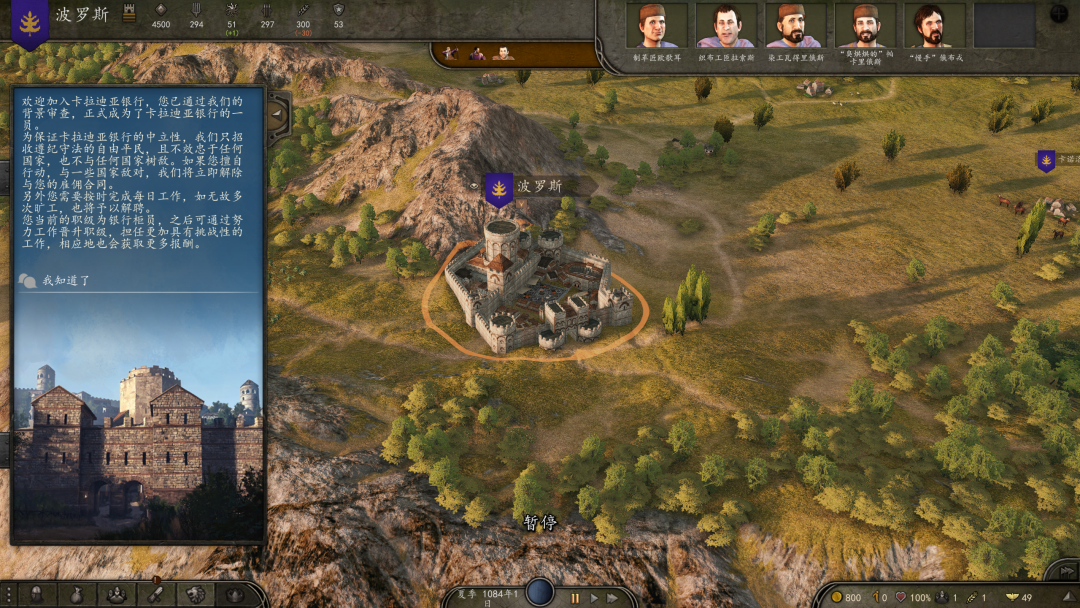
Task: Open the clan shield icon in the bottom bar
Action: click(196, 595)
